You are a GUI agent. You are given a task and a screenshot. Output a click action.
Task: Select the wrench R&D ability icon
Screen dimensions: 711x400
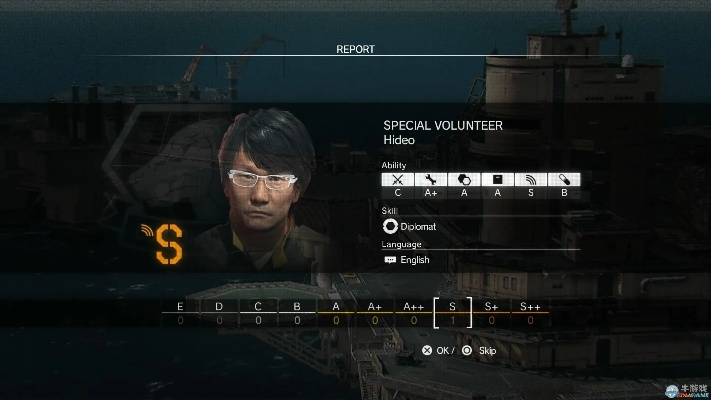pos(431,180)
